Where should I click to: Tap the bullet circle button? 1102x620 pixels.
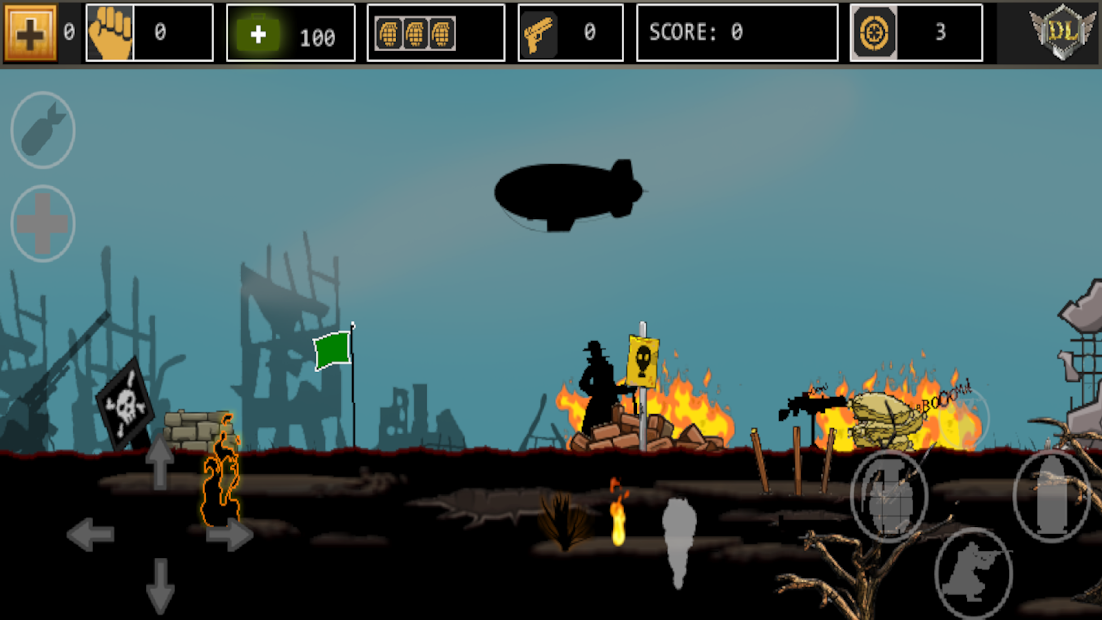[x=1051, y=496]
